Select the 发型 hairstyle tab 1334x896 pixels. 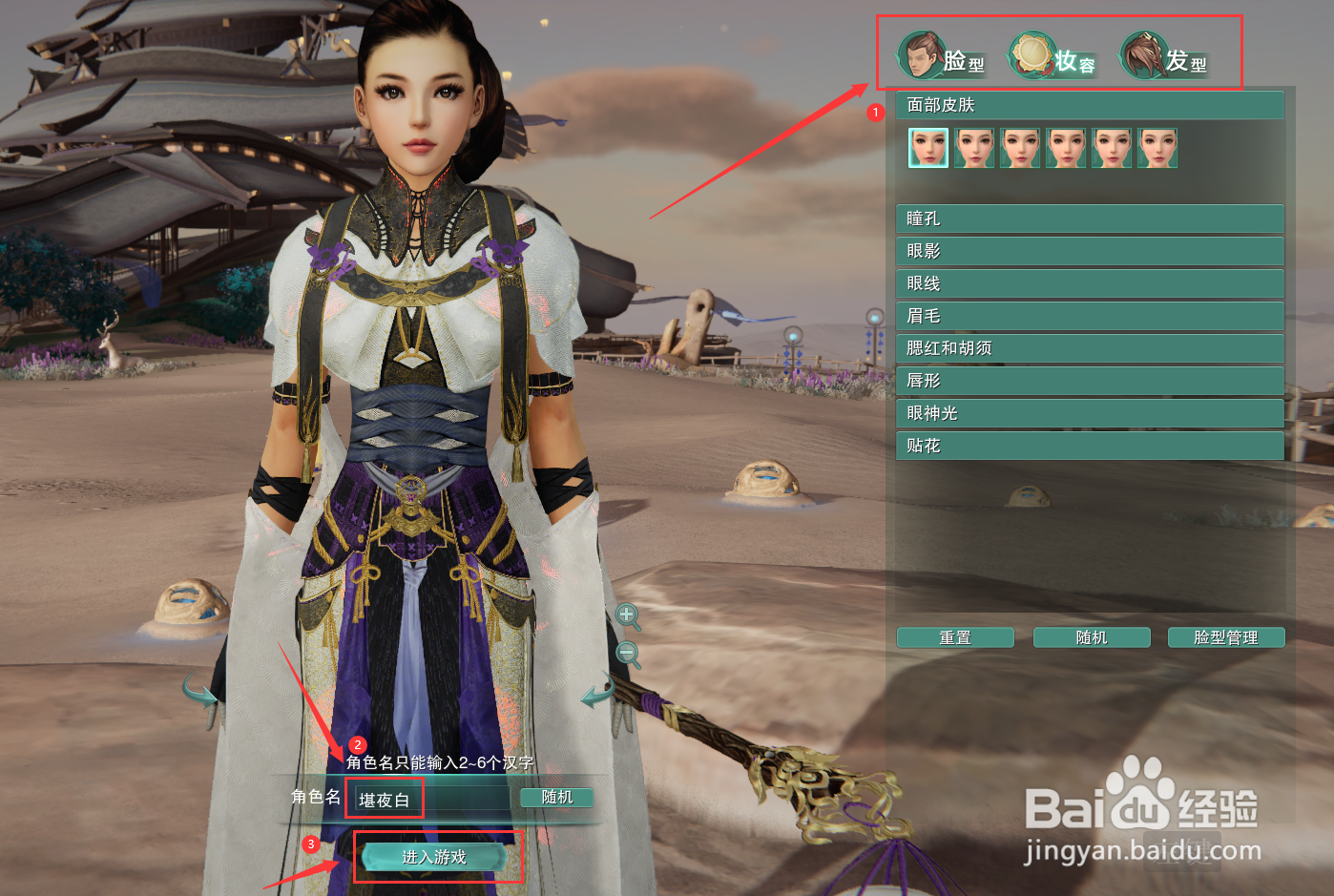pos(1164,57)
